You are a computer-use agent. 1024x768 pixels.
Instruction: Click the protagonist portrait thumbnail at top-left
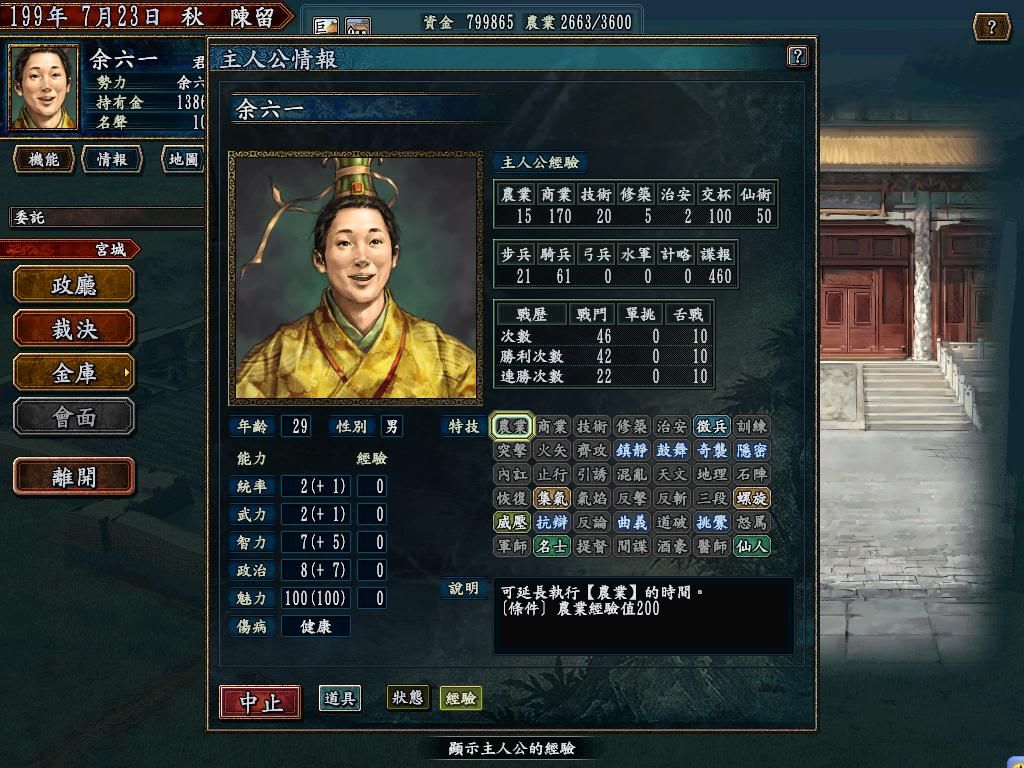point(44,87)
